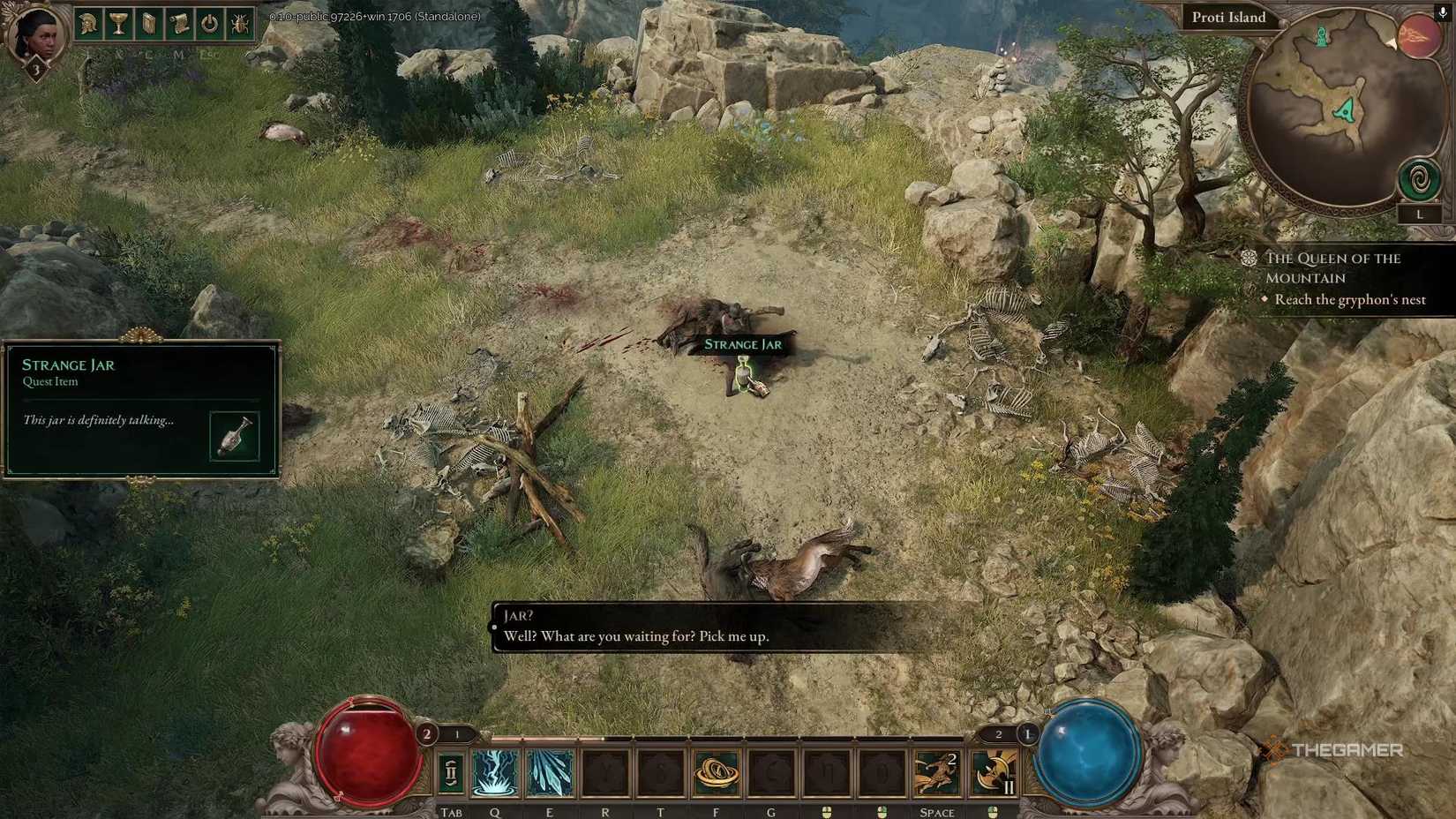Image resolution: width=1456 pixels, height=819 pixels.
Task: Open the book icon for skills
Action: pyautogui.click(x=148, y=24)
